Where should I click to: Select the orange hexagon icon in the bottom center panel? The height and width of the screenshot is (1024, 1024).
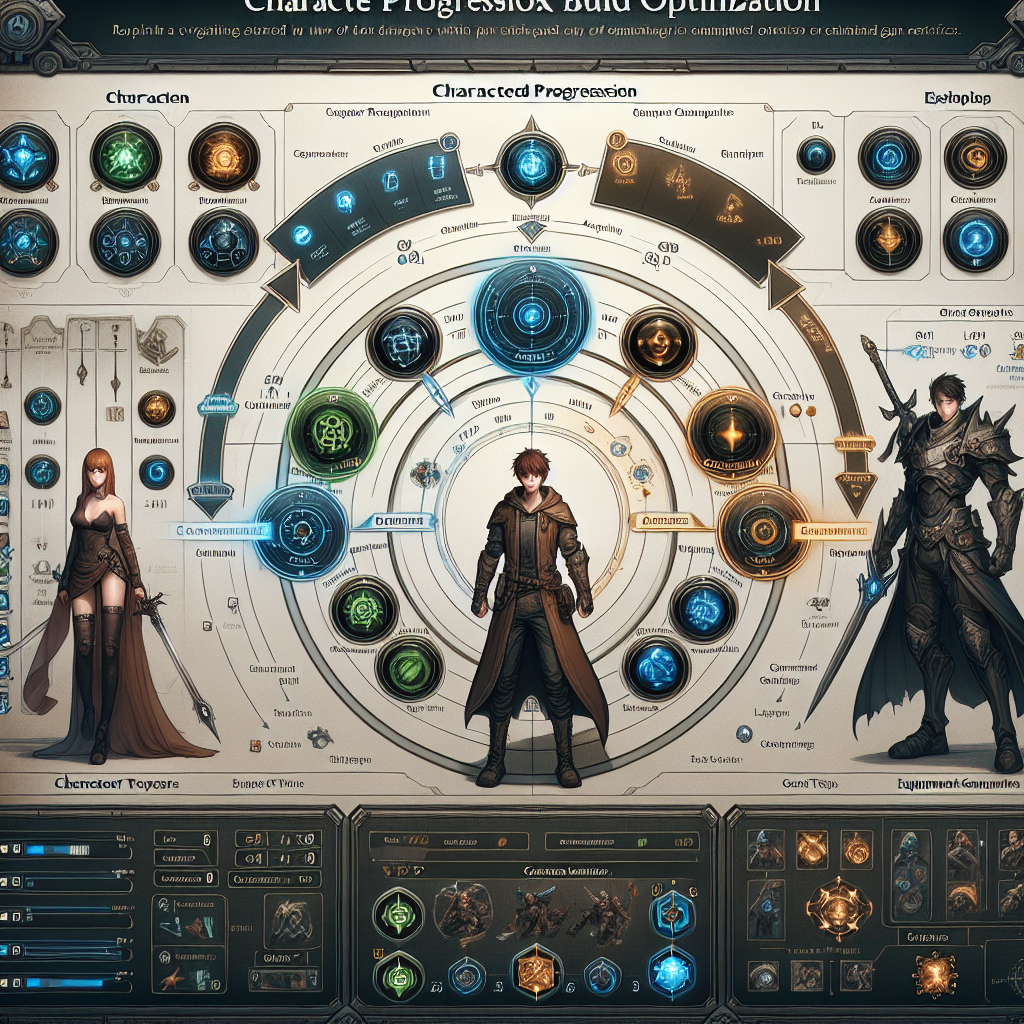click(x=532, y=971)
